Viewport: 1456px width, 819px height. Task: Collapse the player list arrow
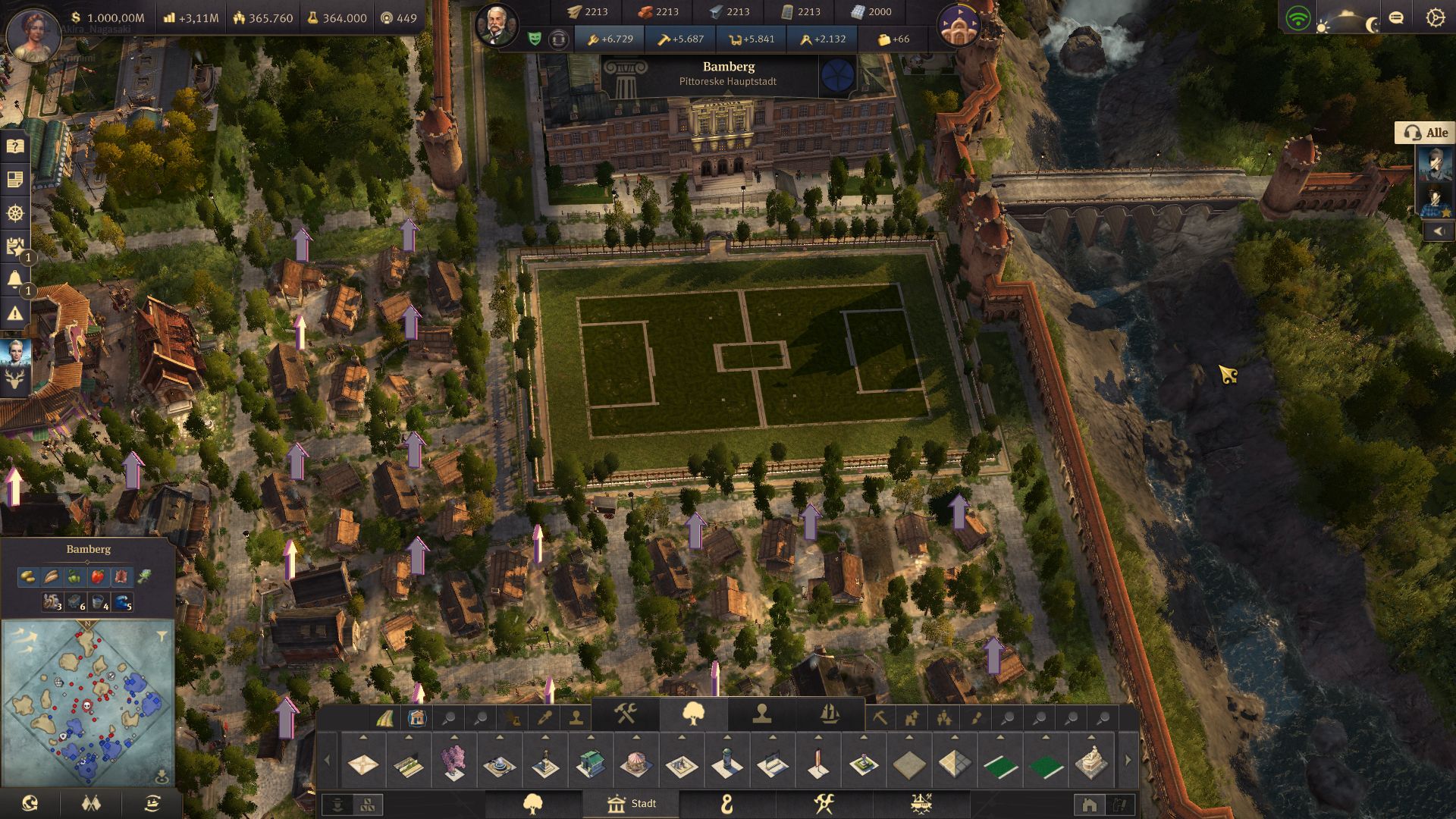(x=1439, y=231)
